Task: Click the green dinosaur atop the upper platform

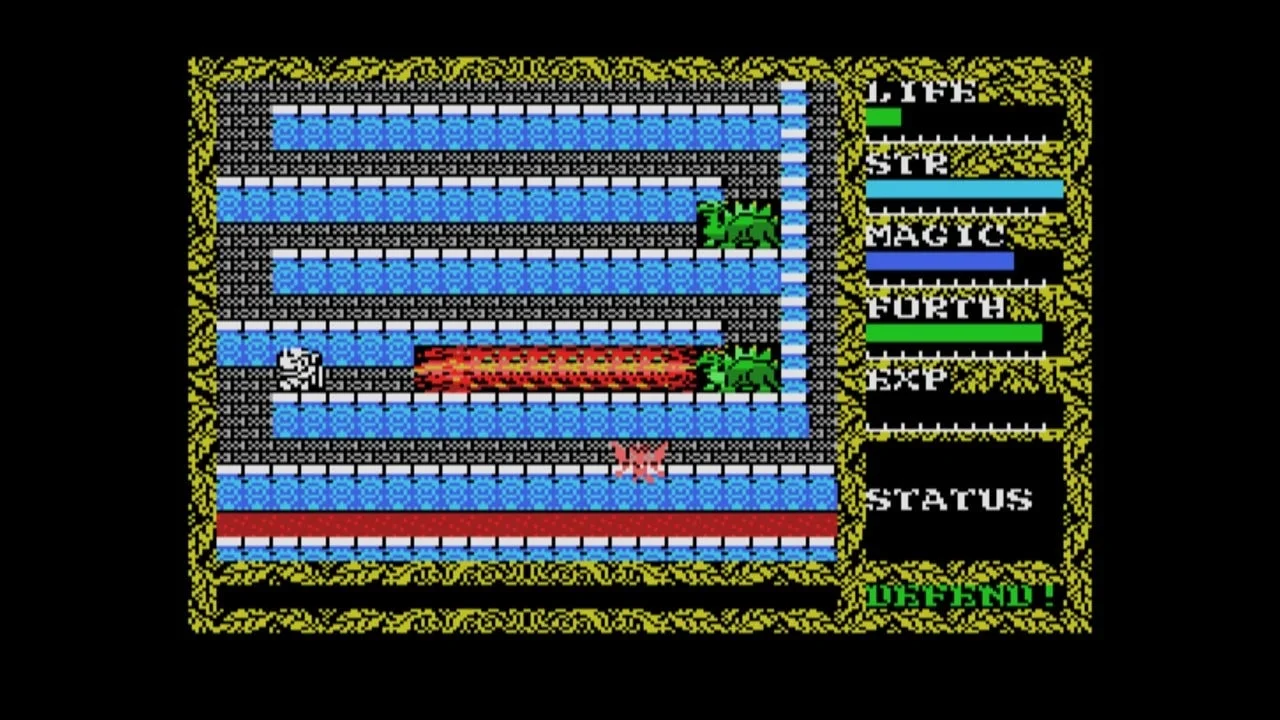Action: pos(740,222)
